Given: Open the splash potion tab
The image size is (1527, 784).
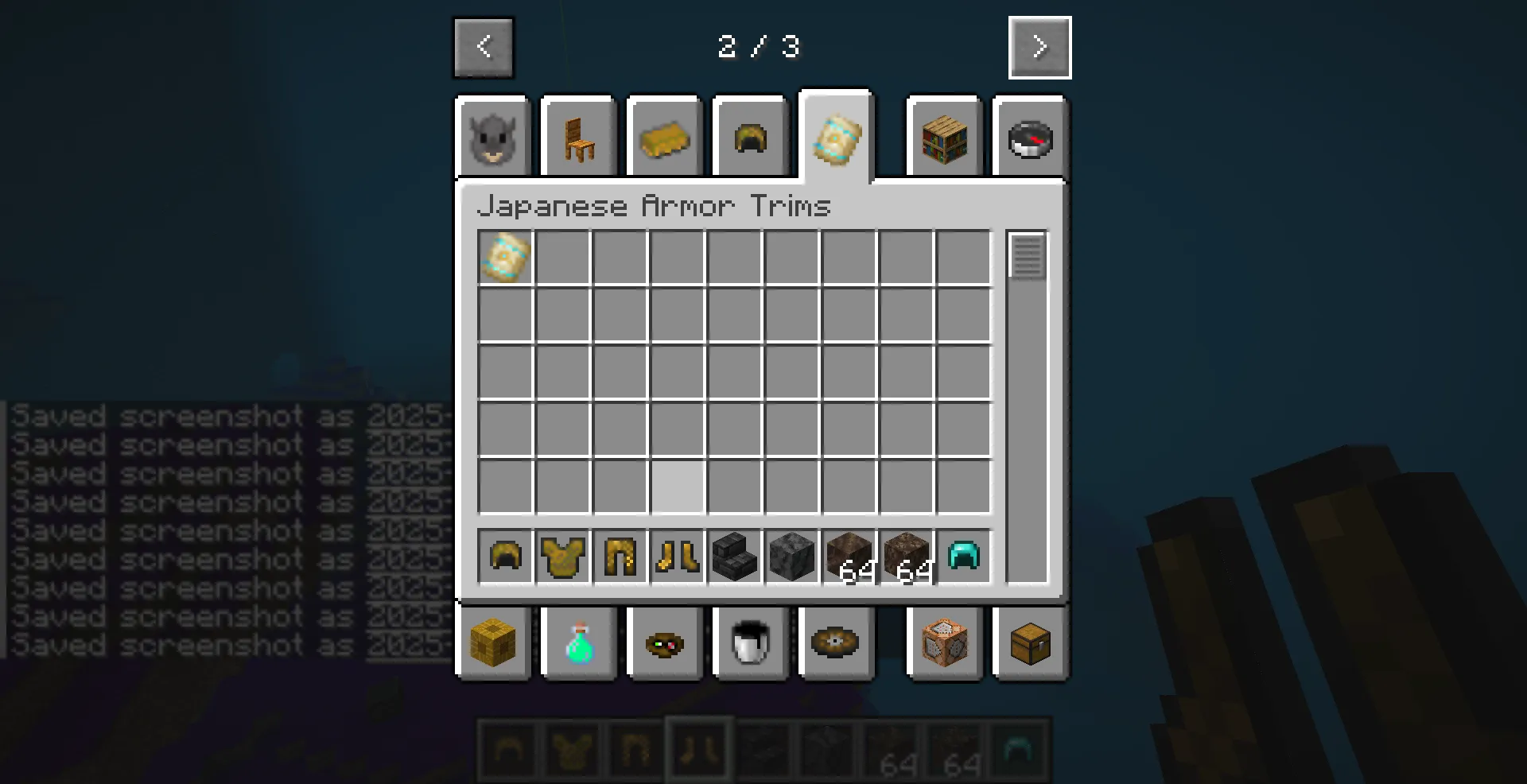Looking at the screenshot, I should [578, 644].
